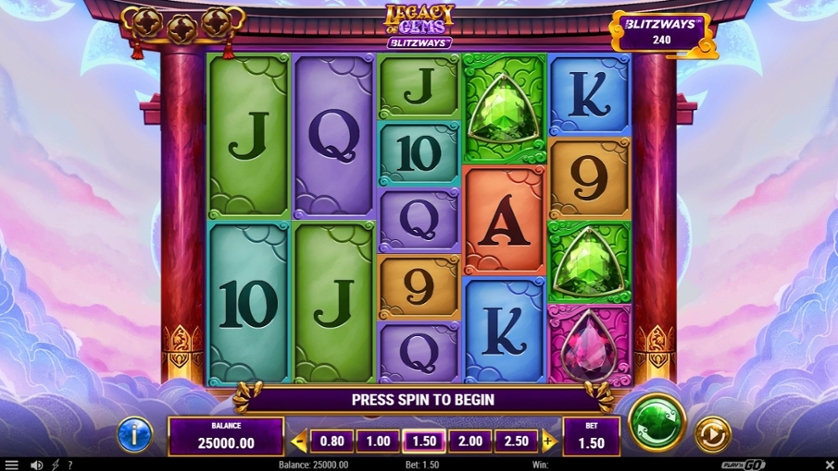The image size is (838, 471).
Task: Open the hamburger menu in the bottom bar
Action: pyautogui.click(x=12, y=465)
